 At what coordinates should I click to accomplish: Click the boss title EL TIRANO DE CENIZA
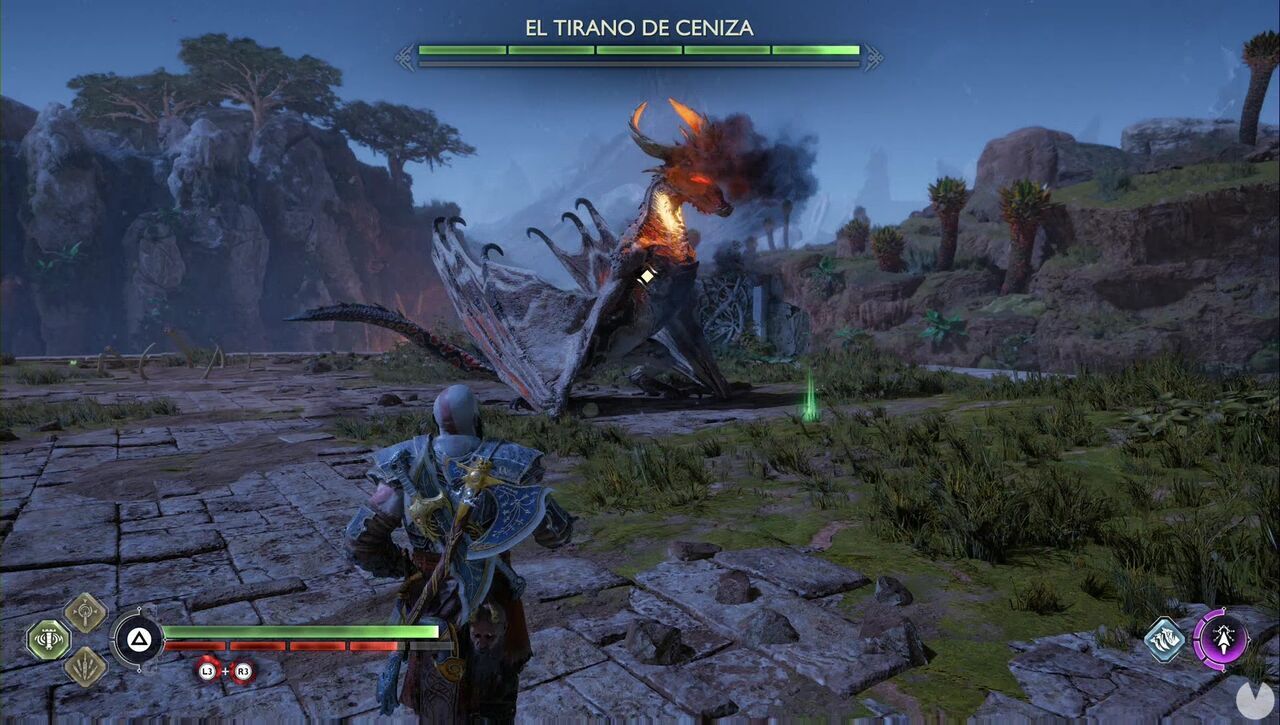[x=640, y=27]
